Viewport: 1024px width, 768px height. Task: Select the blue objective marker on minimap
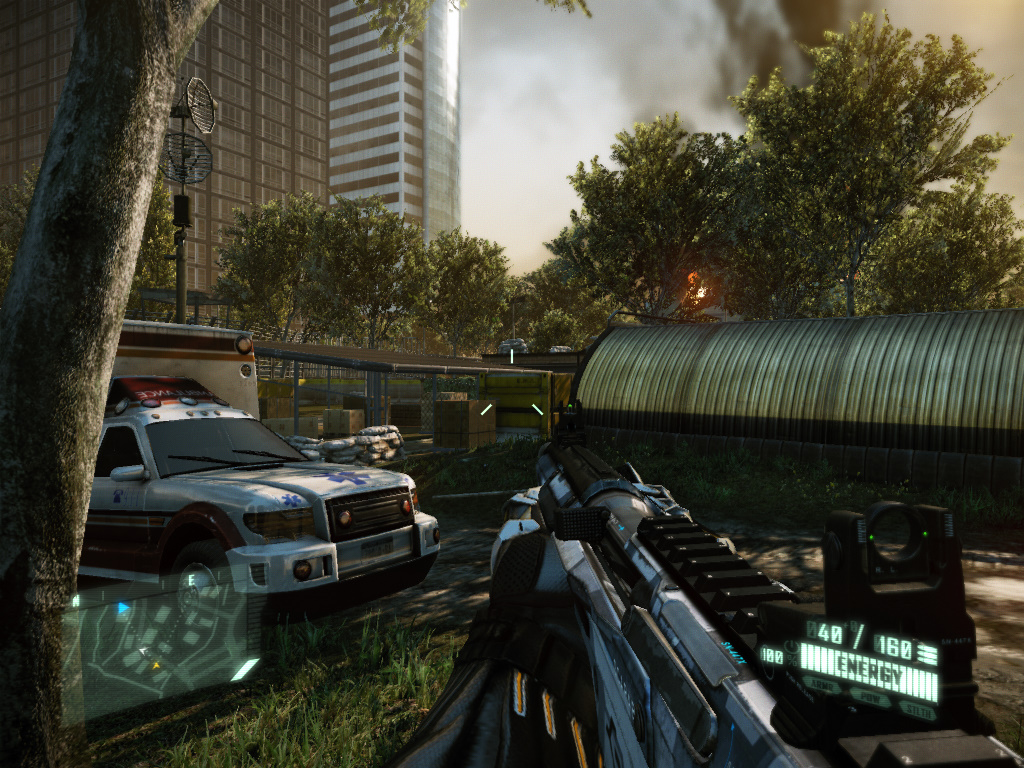pos(123,607)
